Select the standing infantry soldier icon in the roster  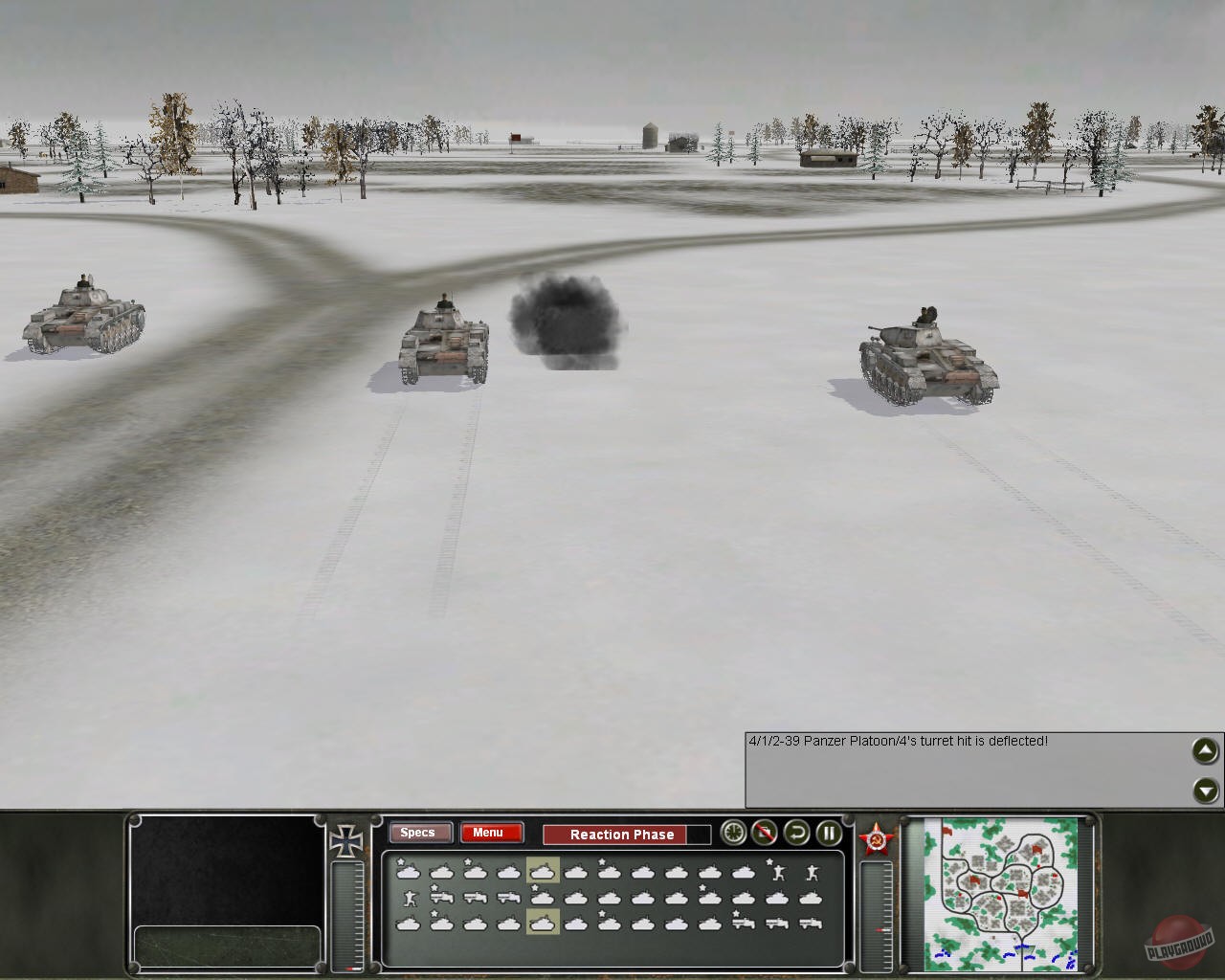tap(813, 872)
